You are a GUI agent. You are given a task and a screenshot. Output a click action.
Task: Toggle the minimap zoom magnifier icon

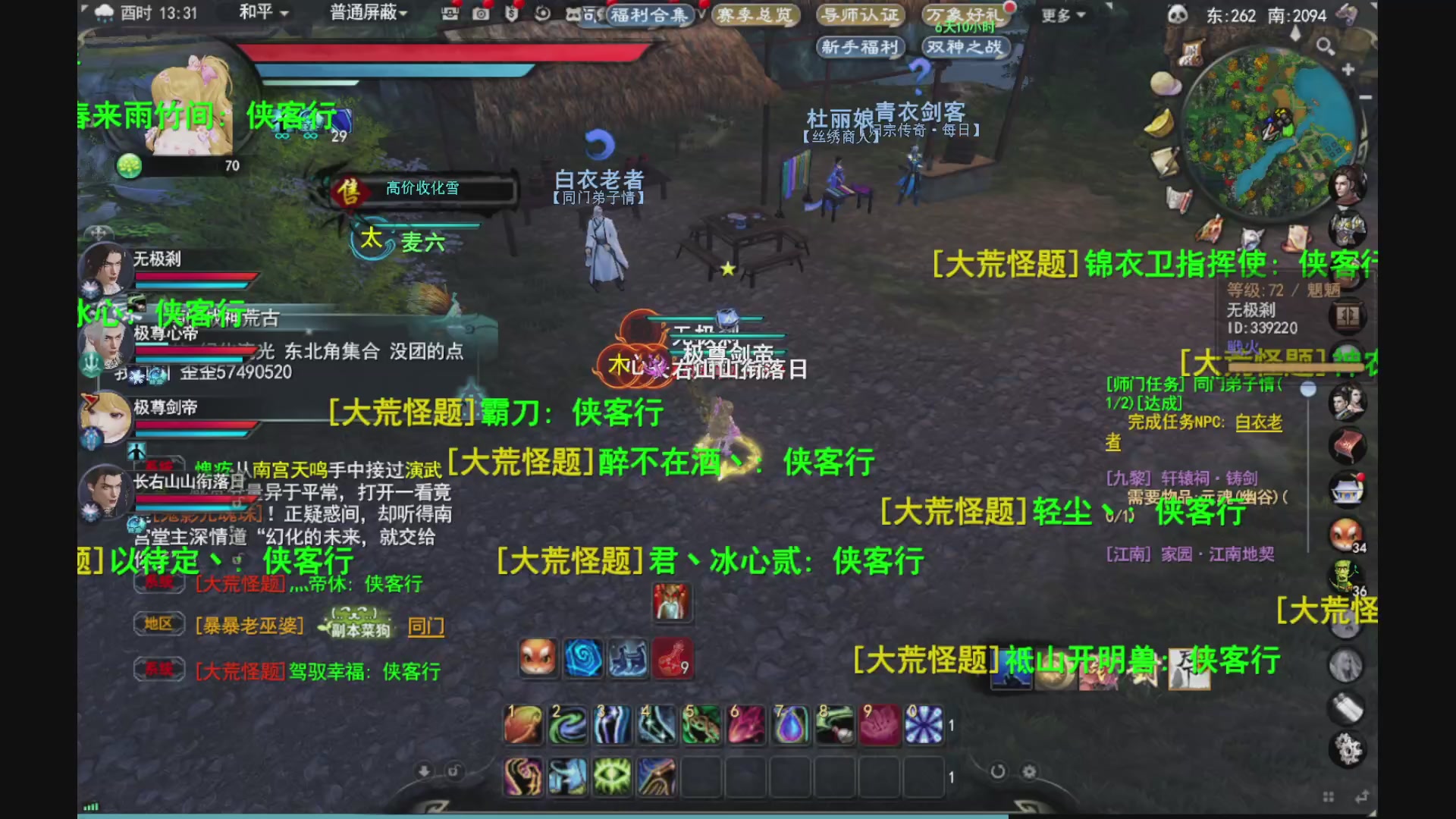(x=1324, y=45)
